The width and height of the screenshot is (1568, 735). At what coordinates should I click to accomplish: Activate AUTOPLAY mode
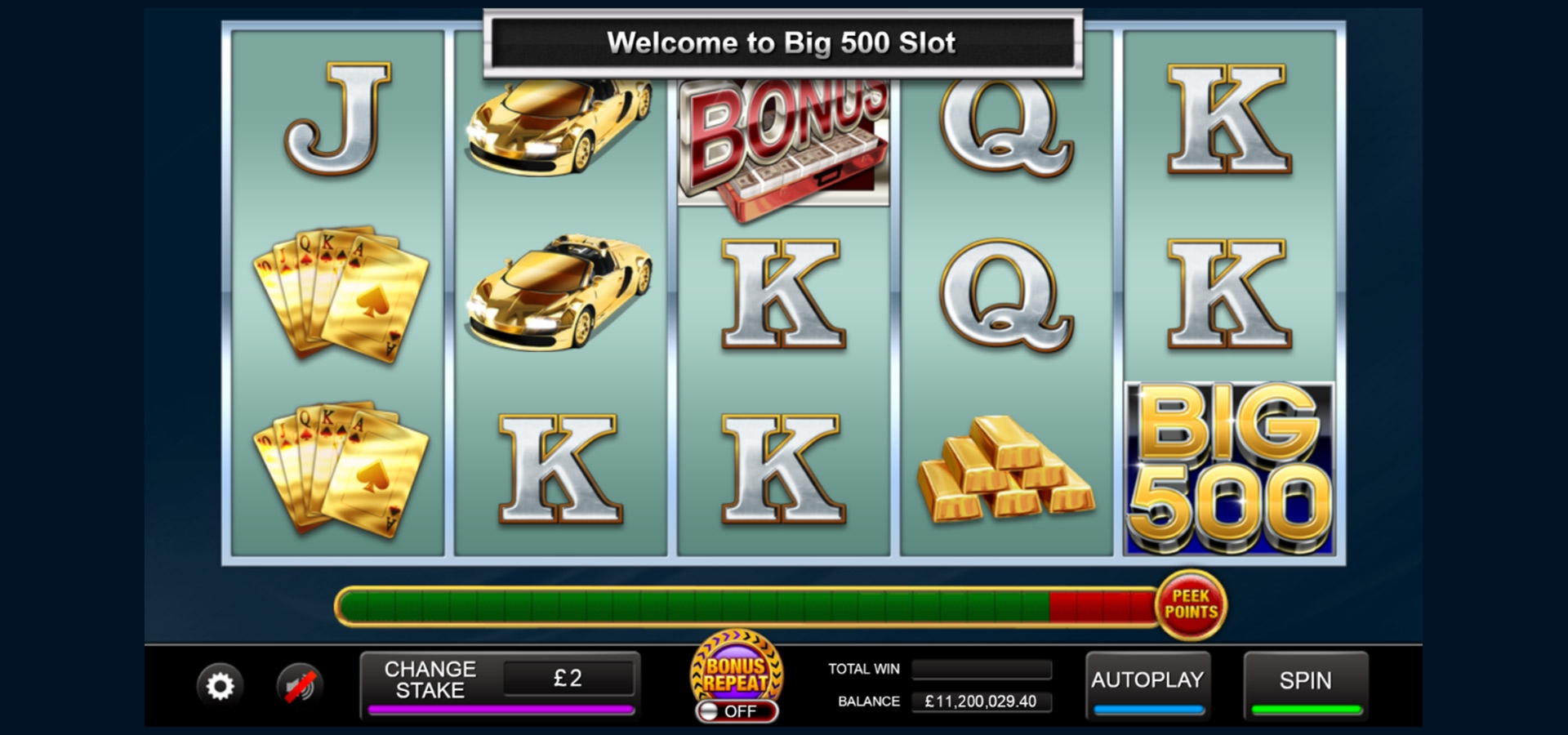coord(1147,679)
